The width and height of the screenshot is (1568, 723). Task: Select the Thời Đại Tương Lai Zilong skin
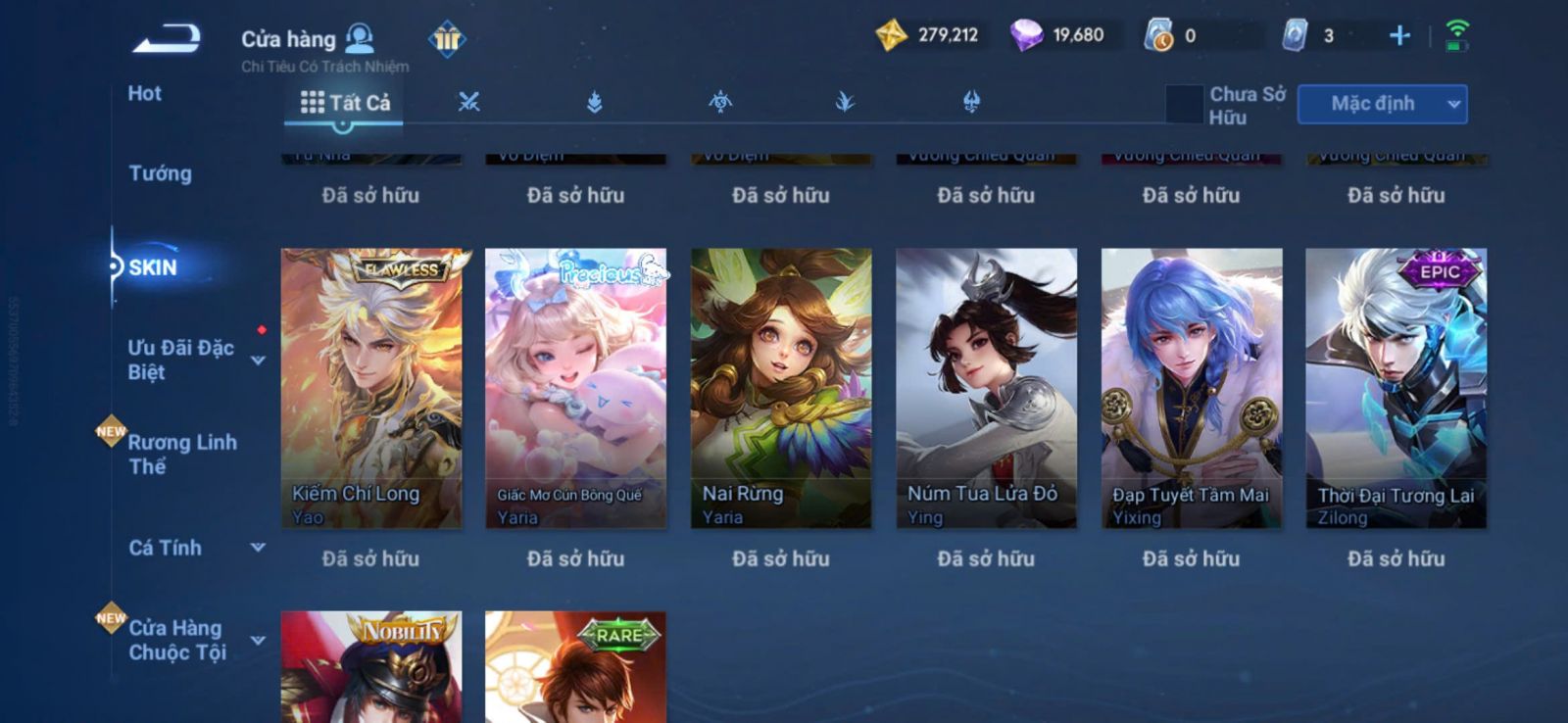pos(1396,388)
